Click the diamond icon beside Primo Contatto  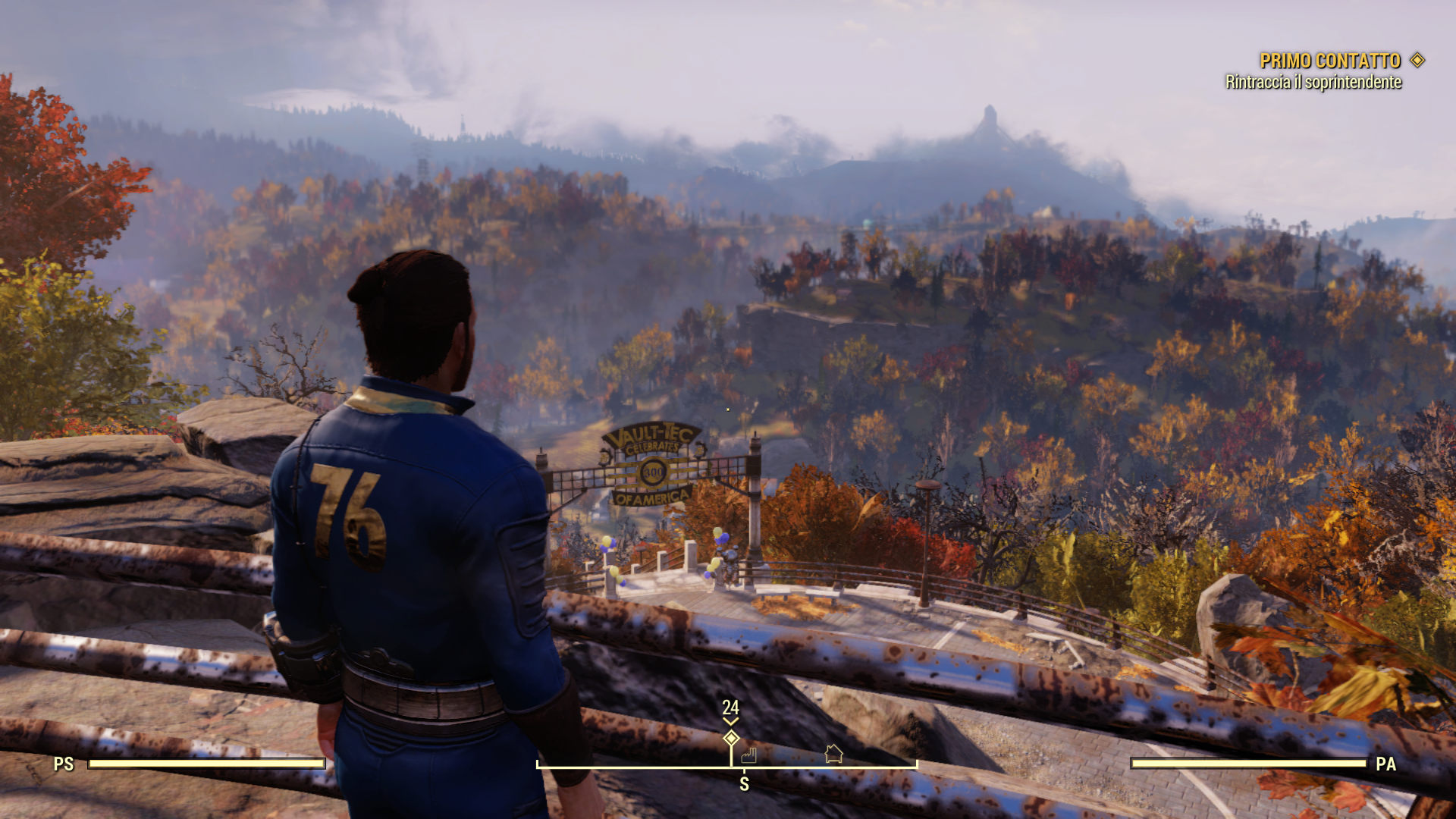click(1417, 60)
